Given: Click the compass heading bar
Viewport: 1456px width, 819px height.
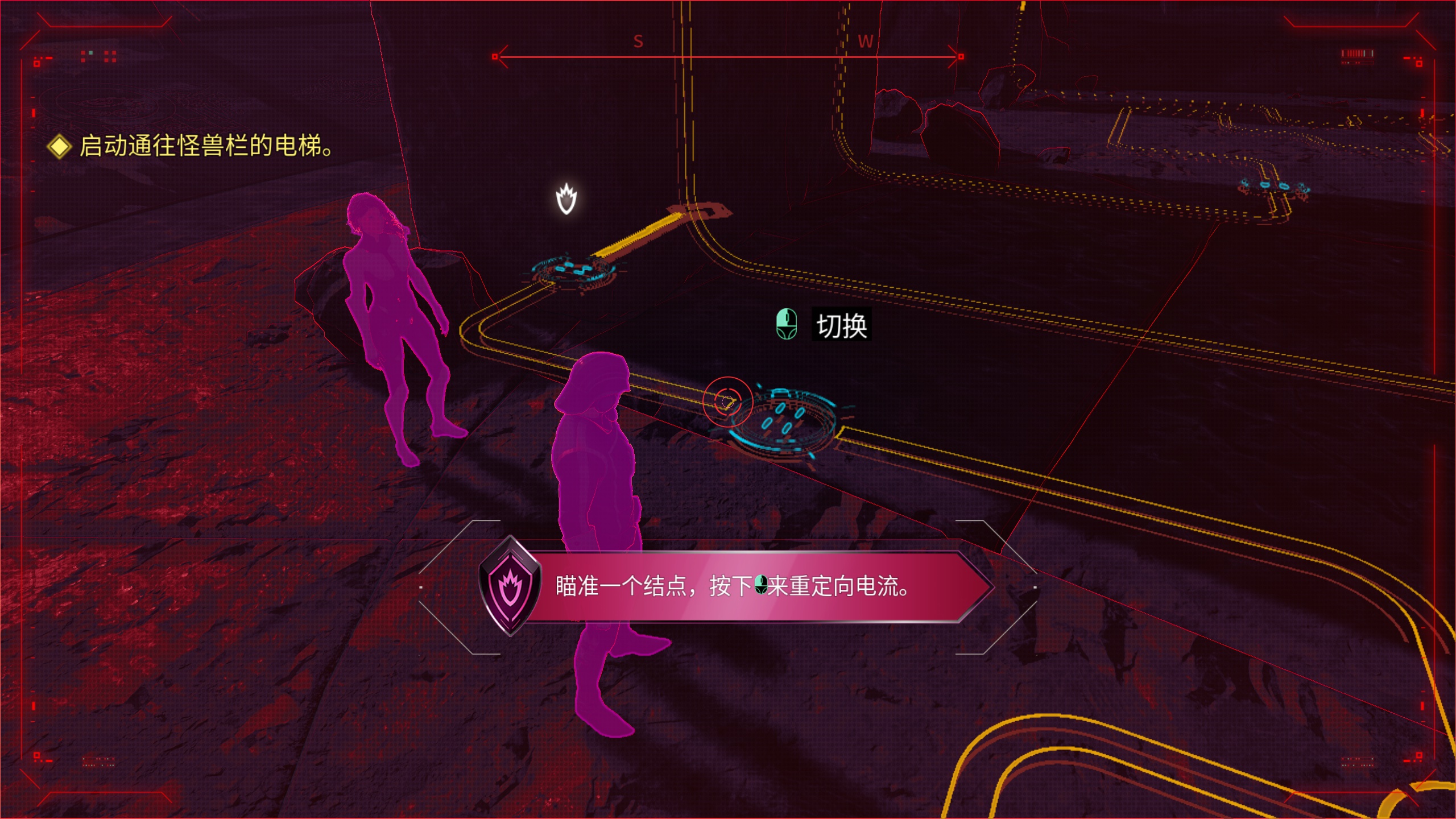Looking at the screenshot, I should coord(728,56).
